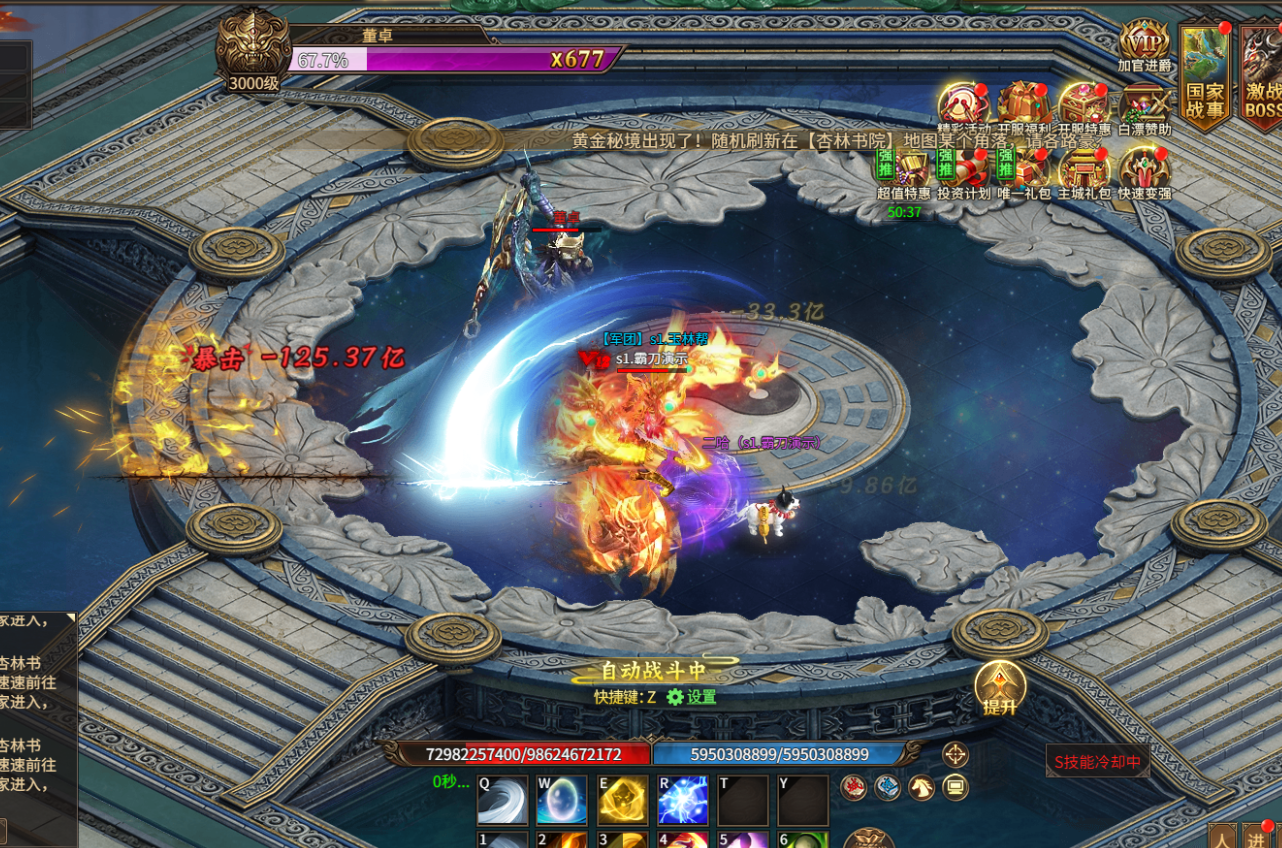
Task: Click the horse mount icon
Action: (x=921, y=788)
